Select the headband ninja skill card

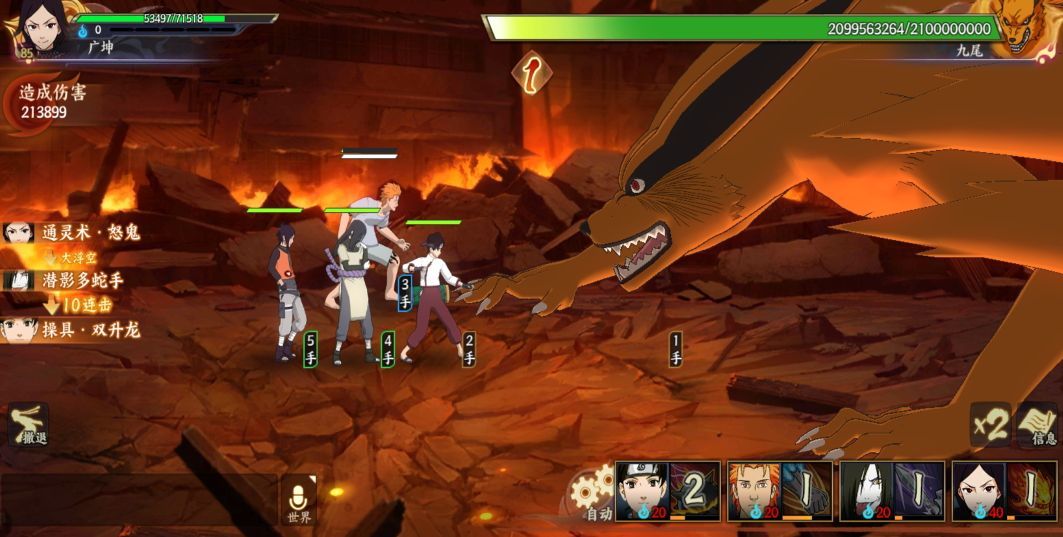[x=667, y=491]
